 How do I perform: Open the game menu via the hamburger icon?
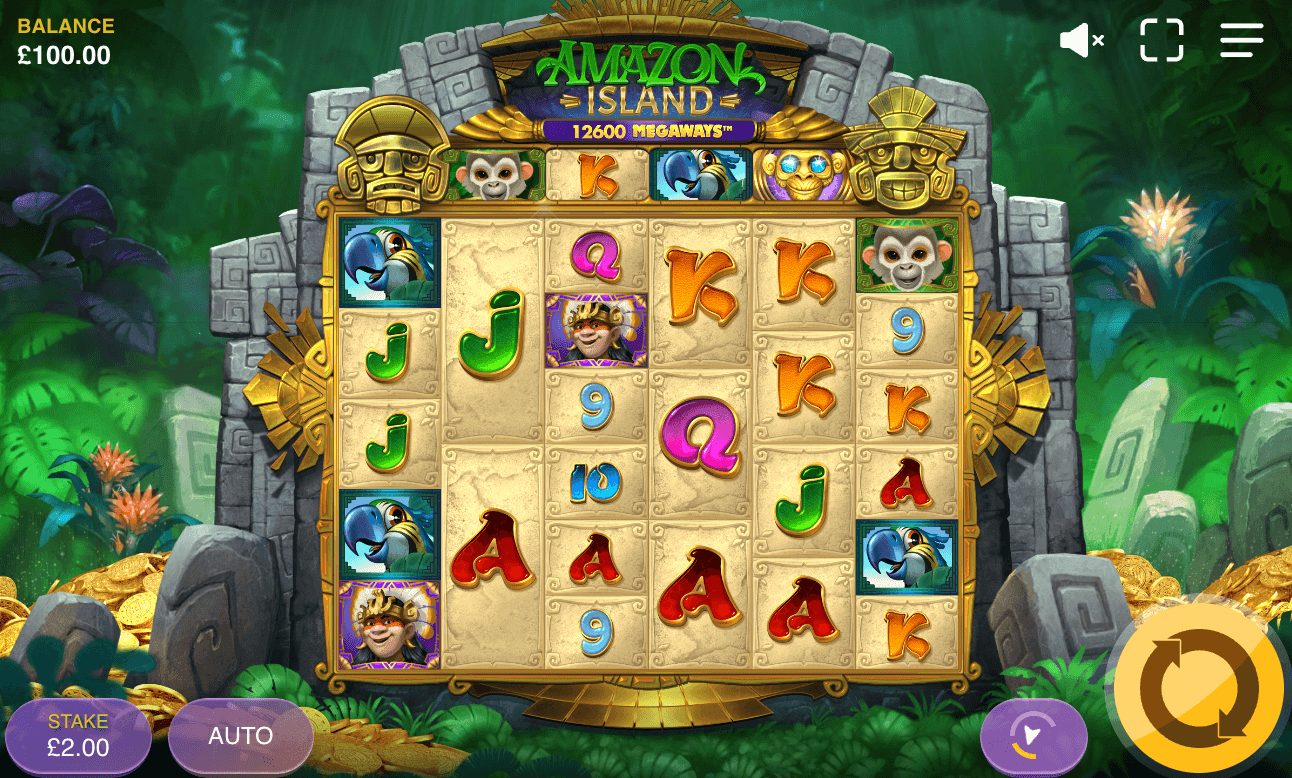click(x=1240, y=40)
